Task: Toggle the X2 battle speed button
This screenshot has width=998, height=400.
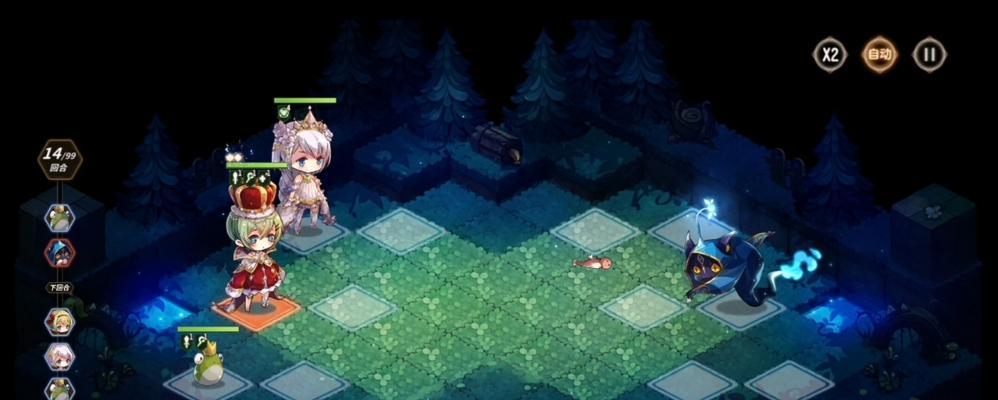Action: [829, 54]
